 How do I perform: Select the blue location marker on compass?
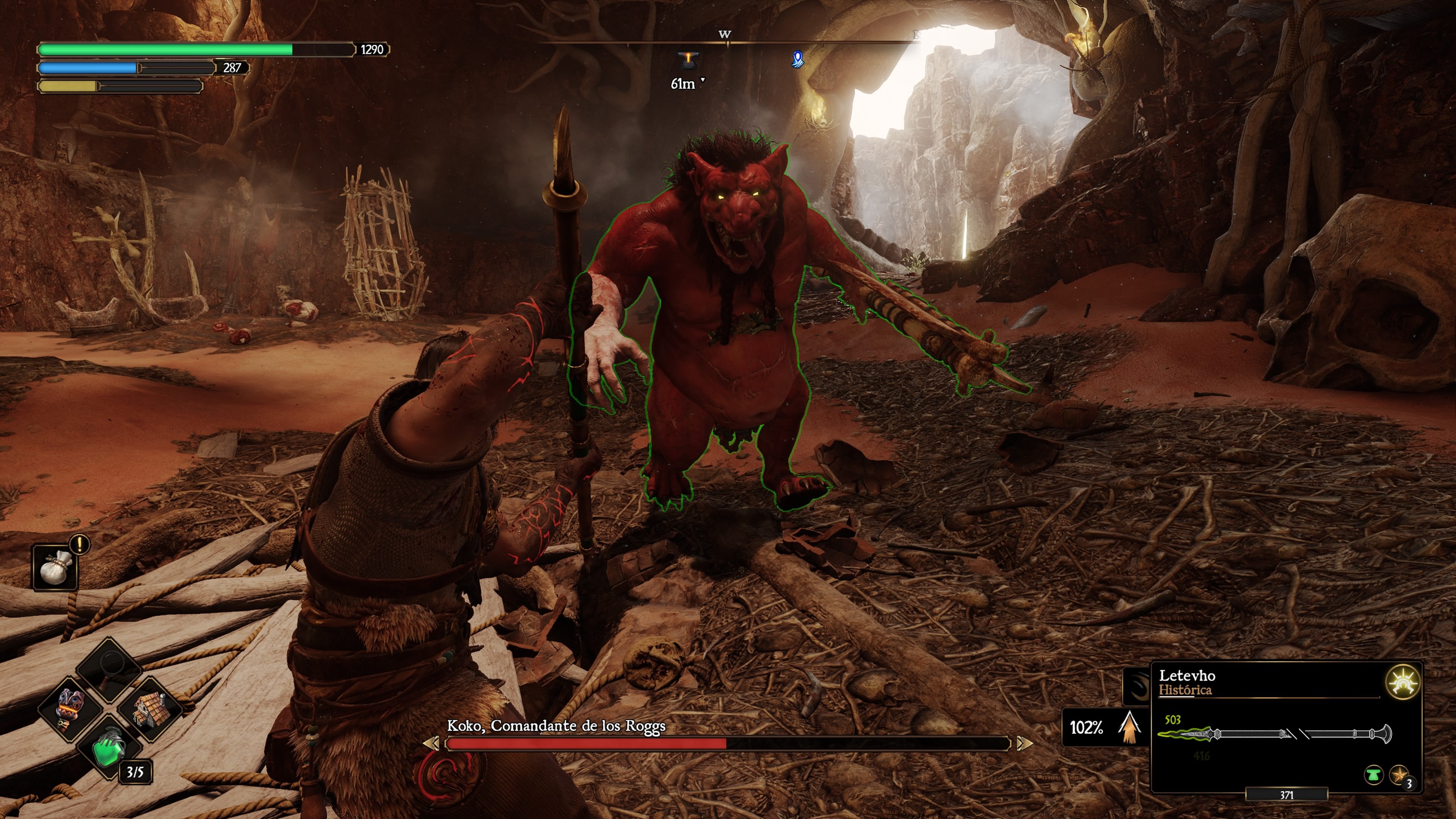point(797,59)
